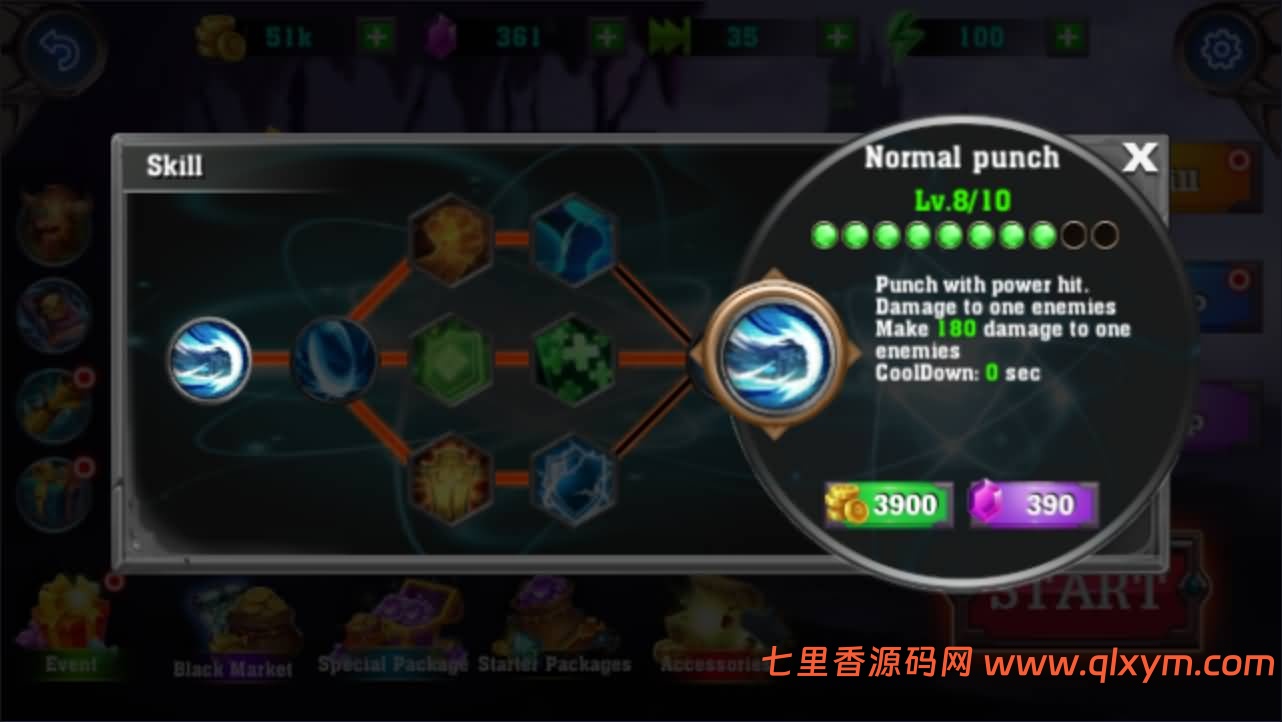
Task: Select the blue swirl skill node
Action: click(335, 360)
